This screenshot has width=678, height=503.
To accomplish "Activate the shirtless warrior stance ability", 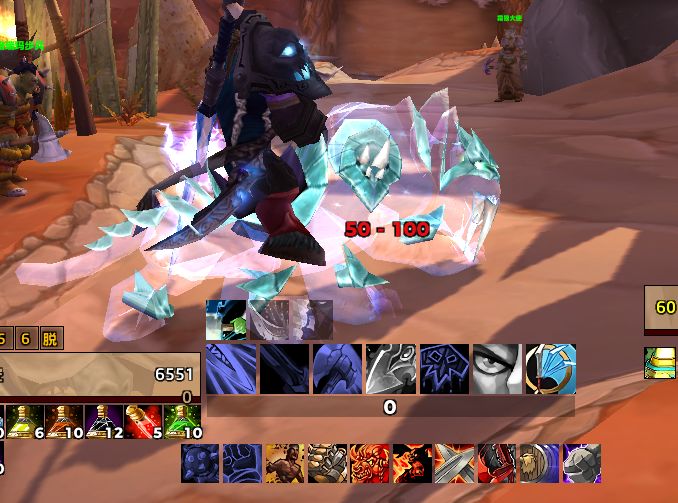I will click(284, 464).
